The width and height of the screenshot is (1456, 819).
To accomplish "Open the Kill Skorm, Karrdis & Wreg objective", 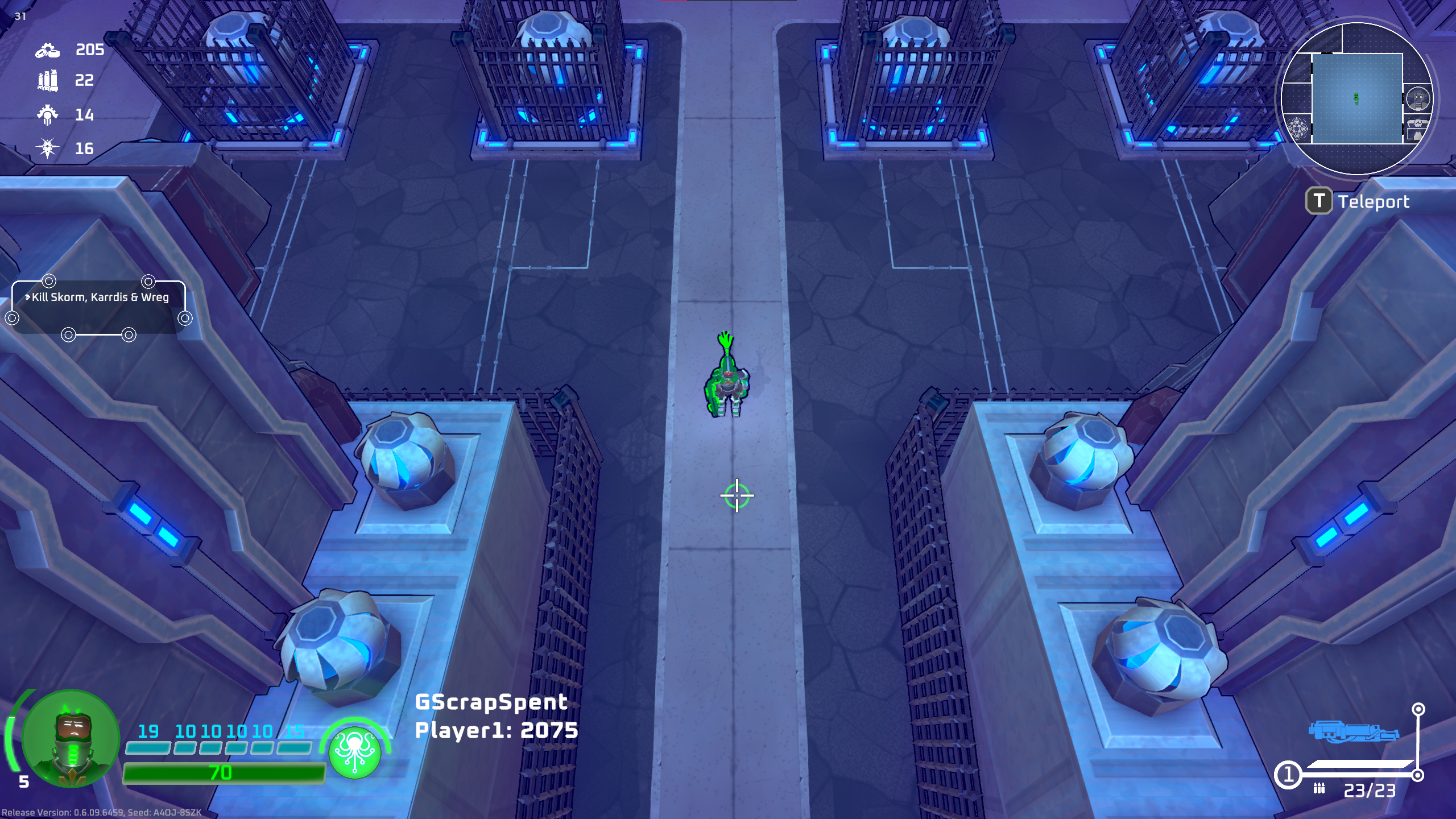I will pos(100,297).
